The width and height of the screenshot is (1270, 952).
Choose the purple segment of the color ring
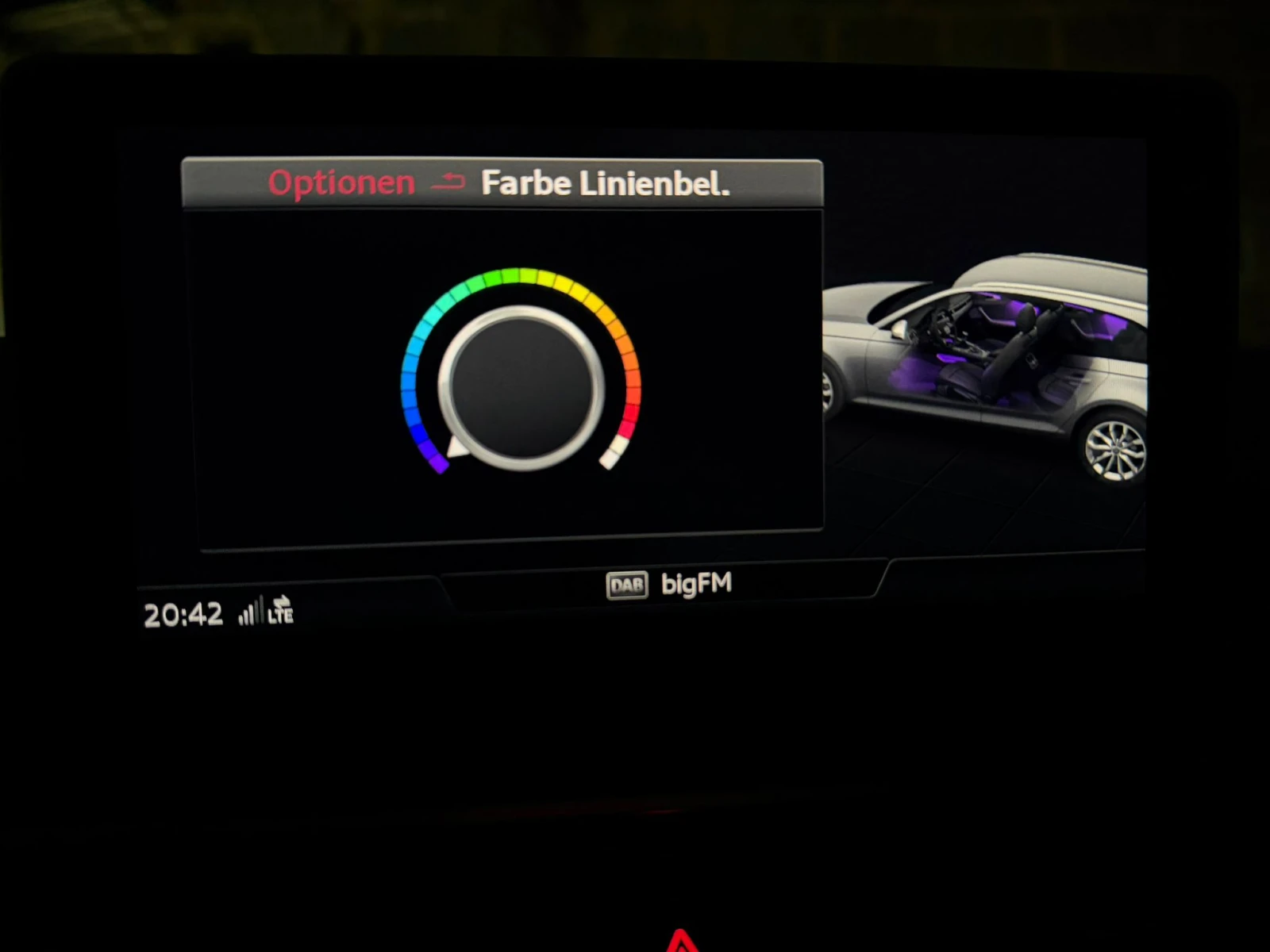(x=436, y=458)
